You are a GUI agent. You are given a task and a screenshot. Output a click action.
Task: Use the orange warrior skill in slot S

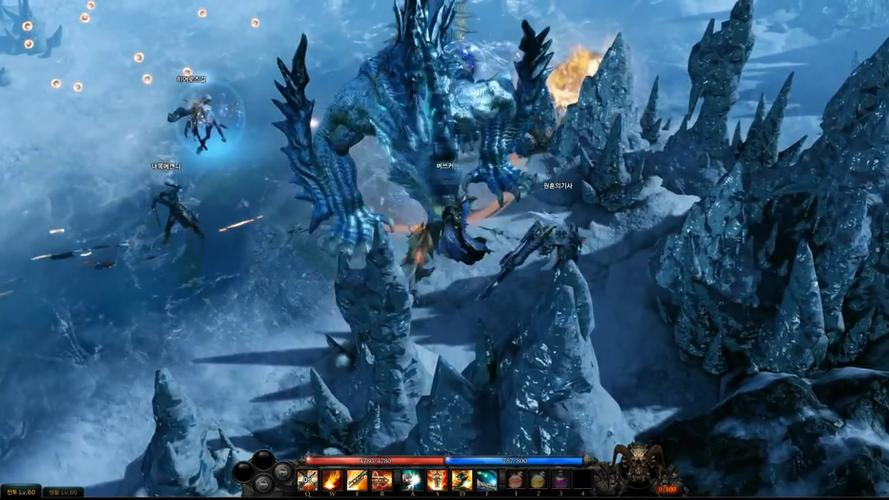(437, 480)
